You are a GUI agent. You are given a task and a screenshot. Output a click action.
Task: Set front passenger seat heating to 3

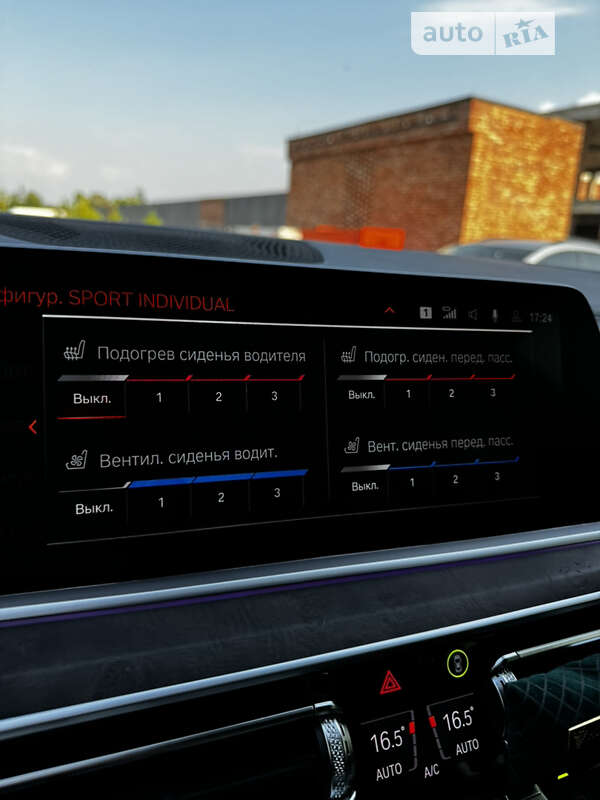[x=493, y=392]
